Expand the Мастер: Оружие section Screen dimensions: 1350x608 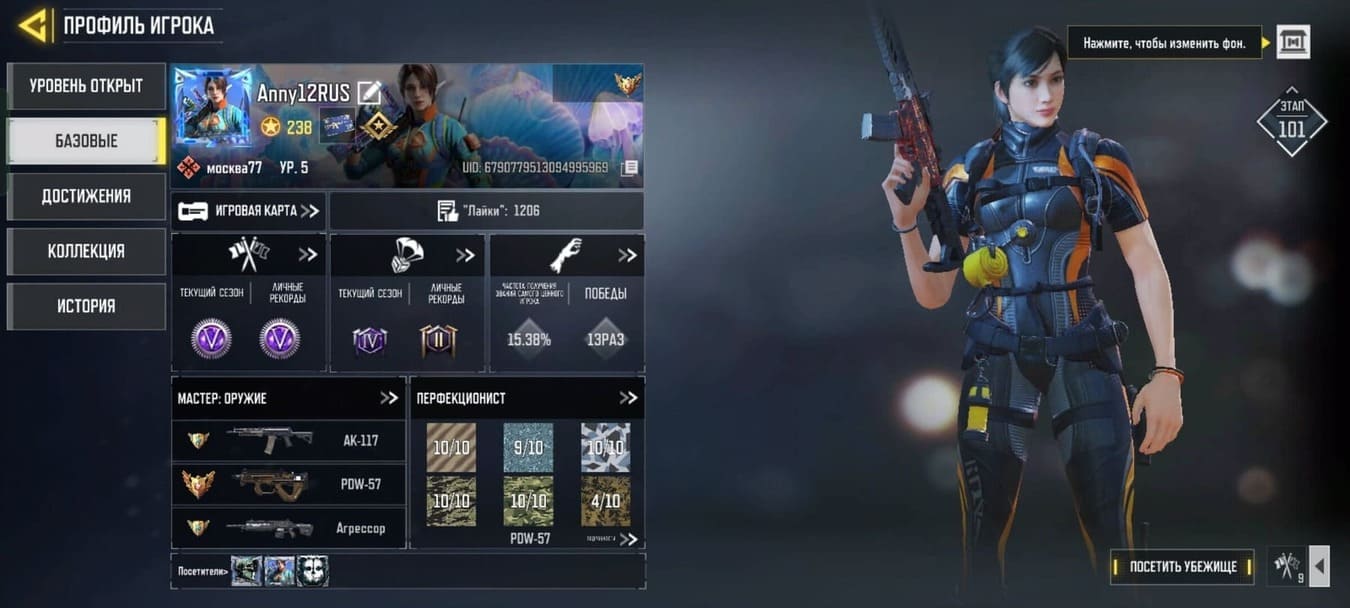(x=389, y=398)
